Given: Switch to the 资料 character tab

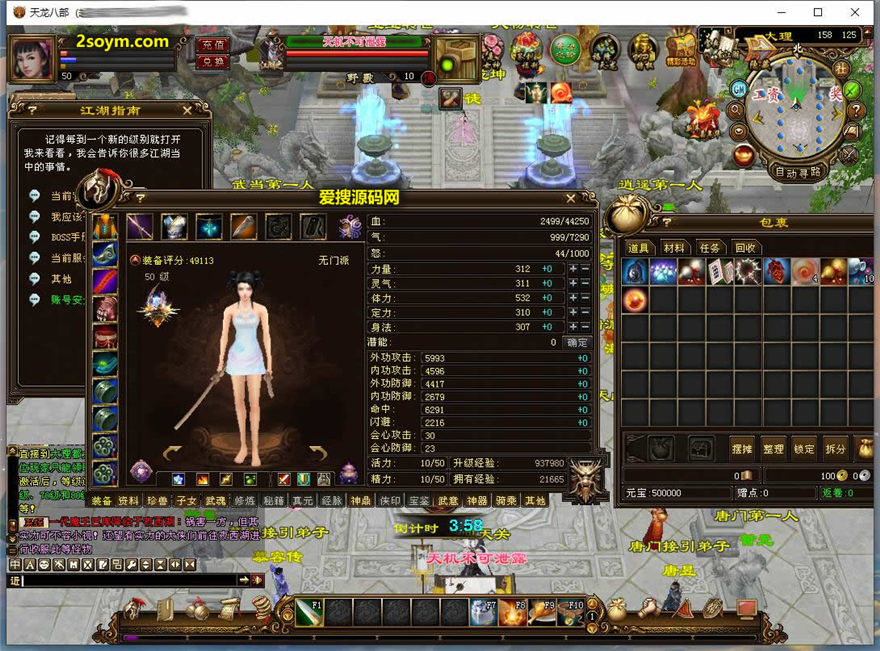Looking at the screenshot, I should [129, 500].
